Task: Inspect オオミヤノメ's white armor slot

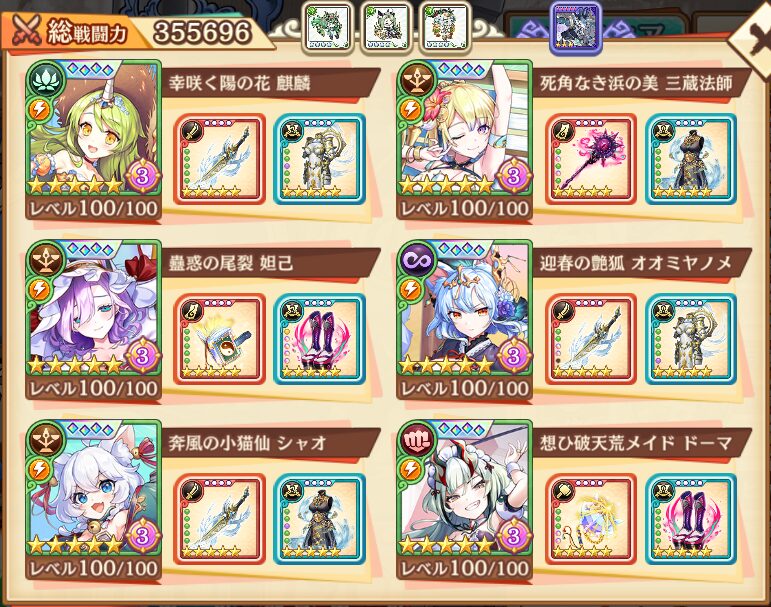Action: 689,339
